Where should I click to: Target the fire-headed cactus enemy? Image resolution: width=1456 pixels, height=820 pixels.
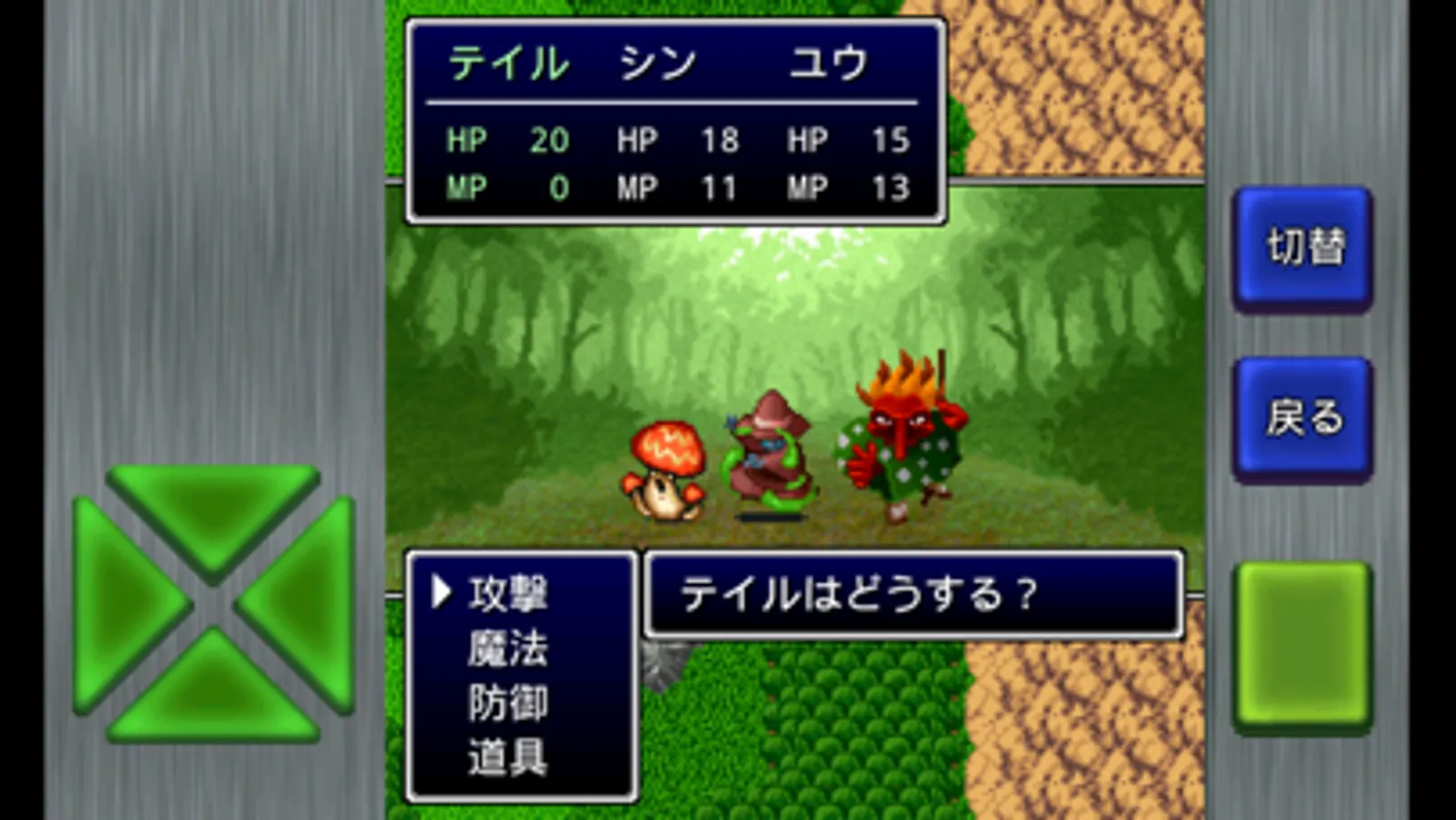pos(901,437)
